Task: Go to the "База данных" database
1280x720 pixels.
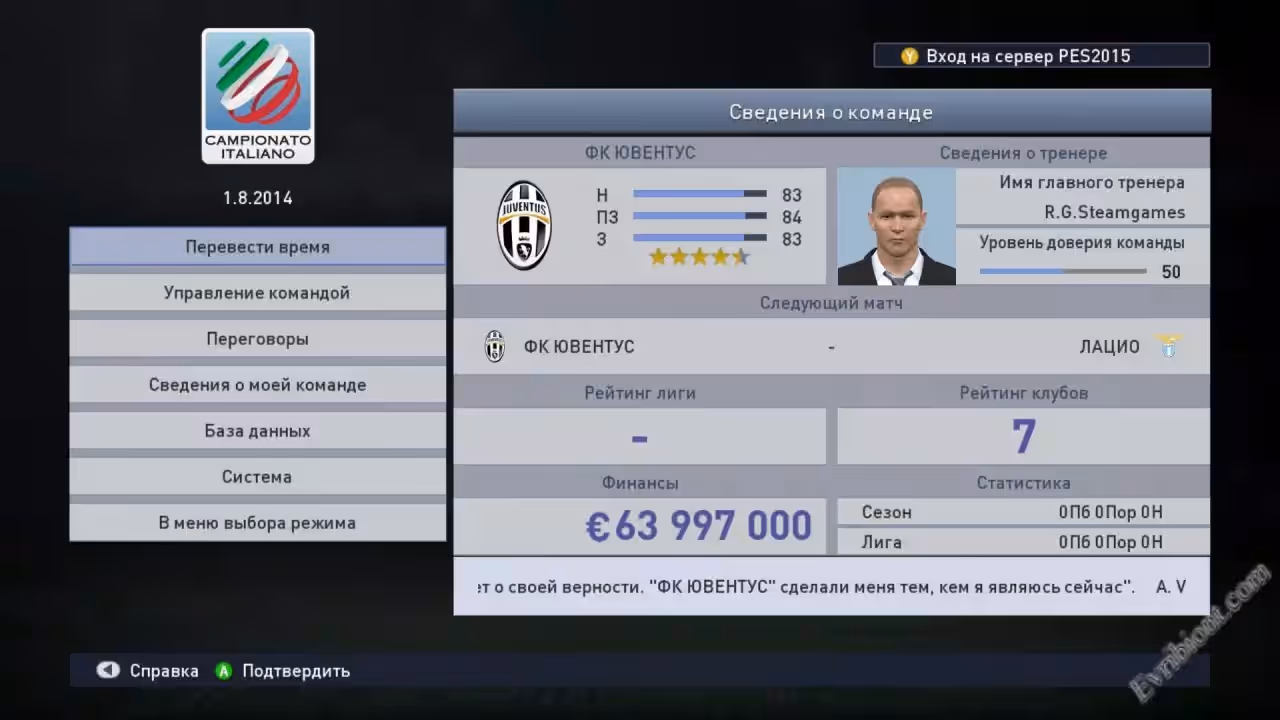Action: tap(257, 431)
